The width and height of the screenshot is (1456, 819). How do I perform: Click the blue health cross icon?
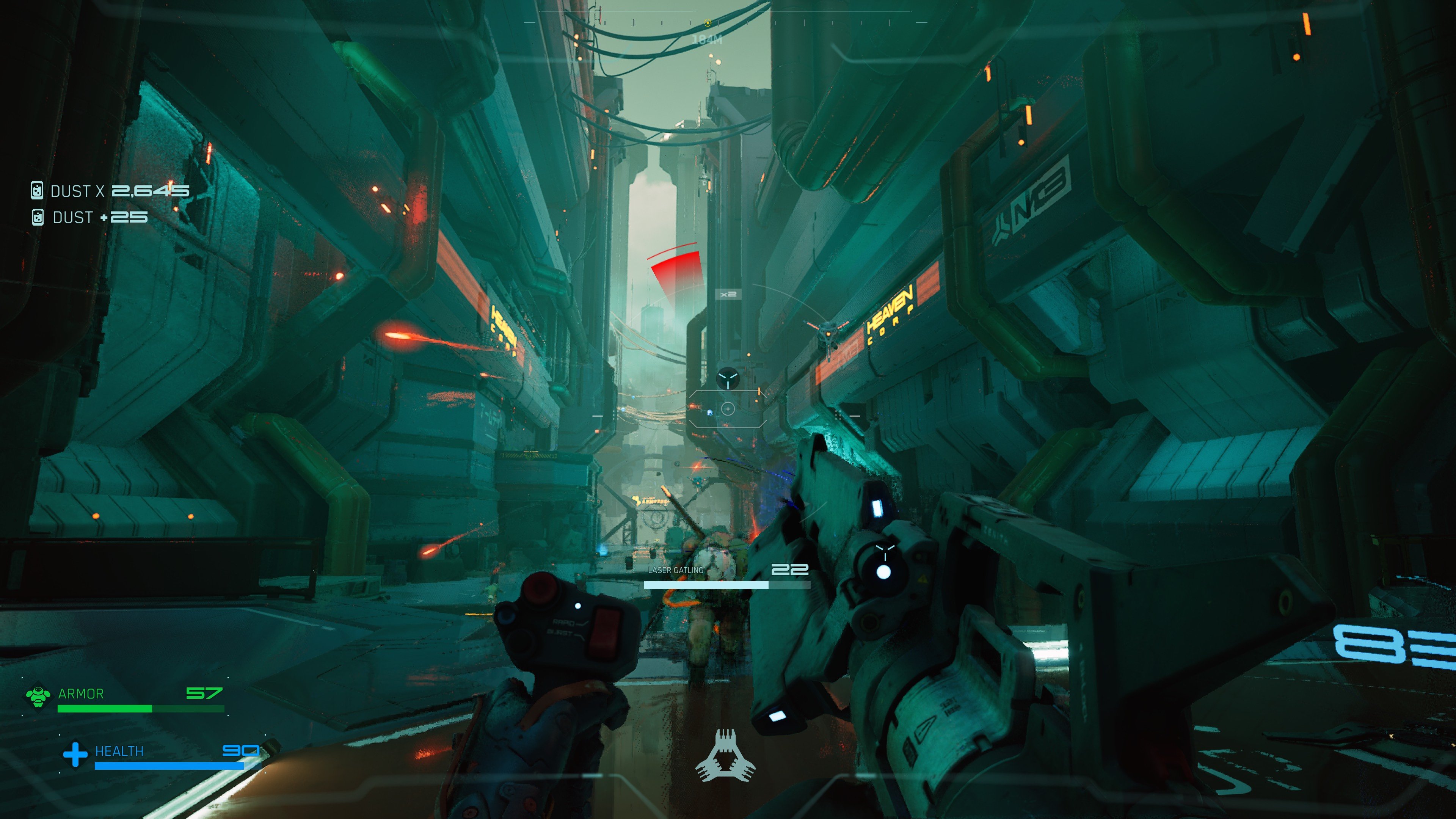click(x=75, y=754)
